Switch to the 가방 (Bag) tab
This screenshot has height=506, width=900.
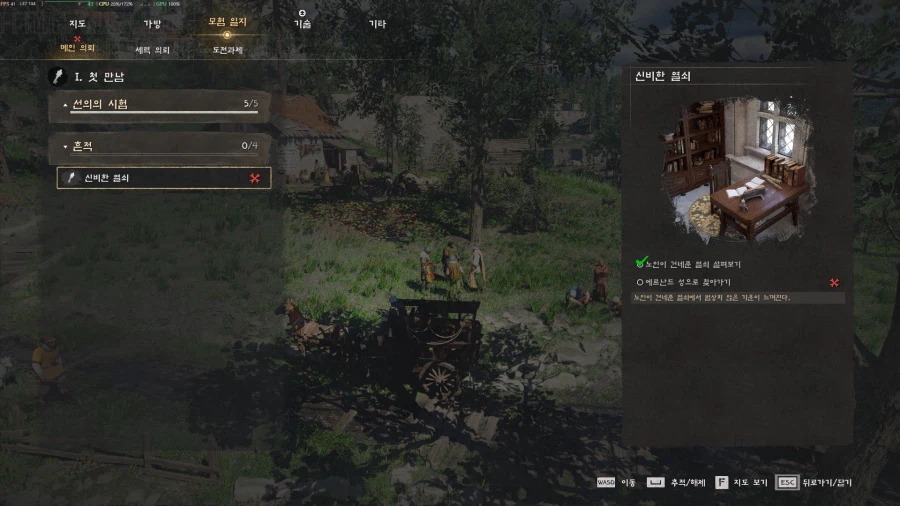152,23
